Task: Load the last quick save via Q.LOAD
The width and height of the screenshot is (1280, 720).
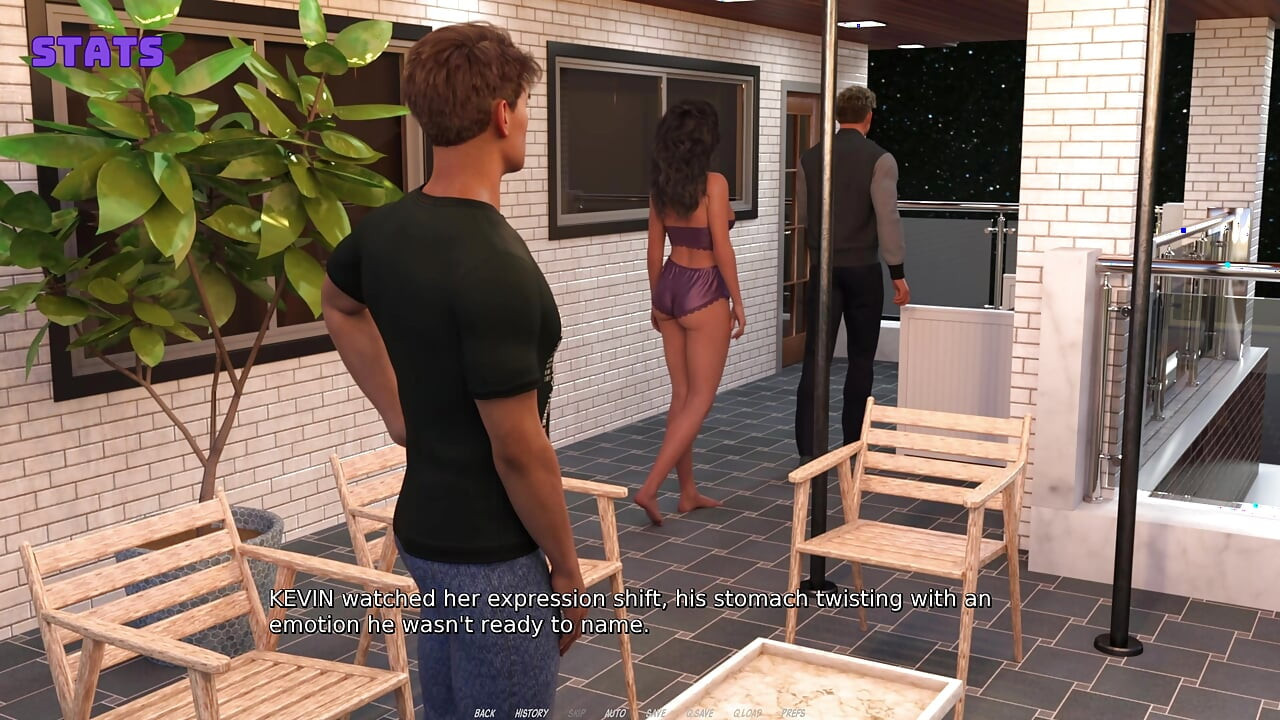Action: click(748, 714)
